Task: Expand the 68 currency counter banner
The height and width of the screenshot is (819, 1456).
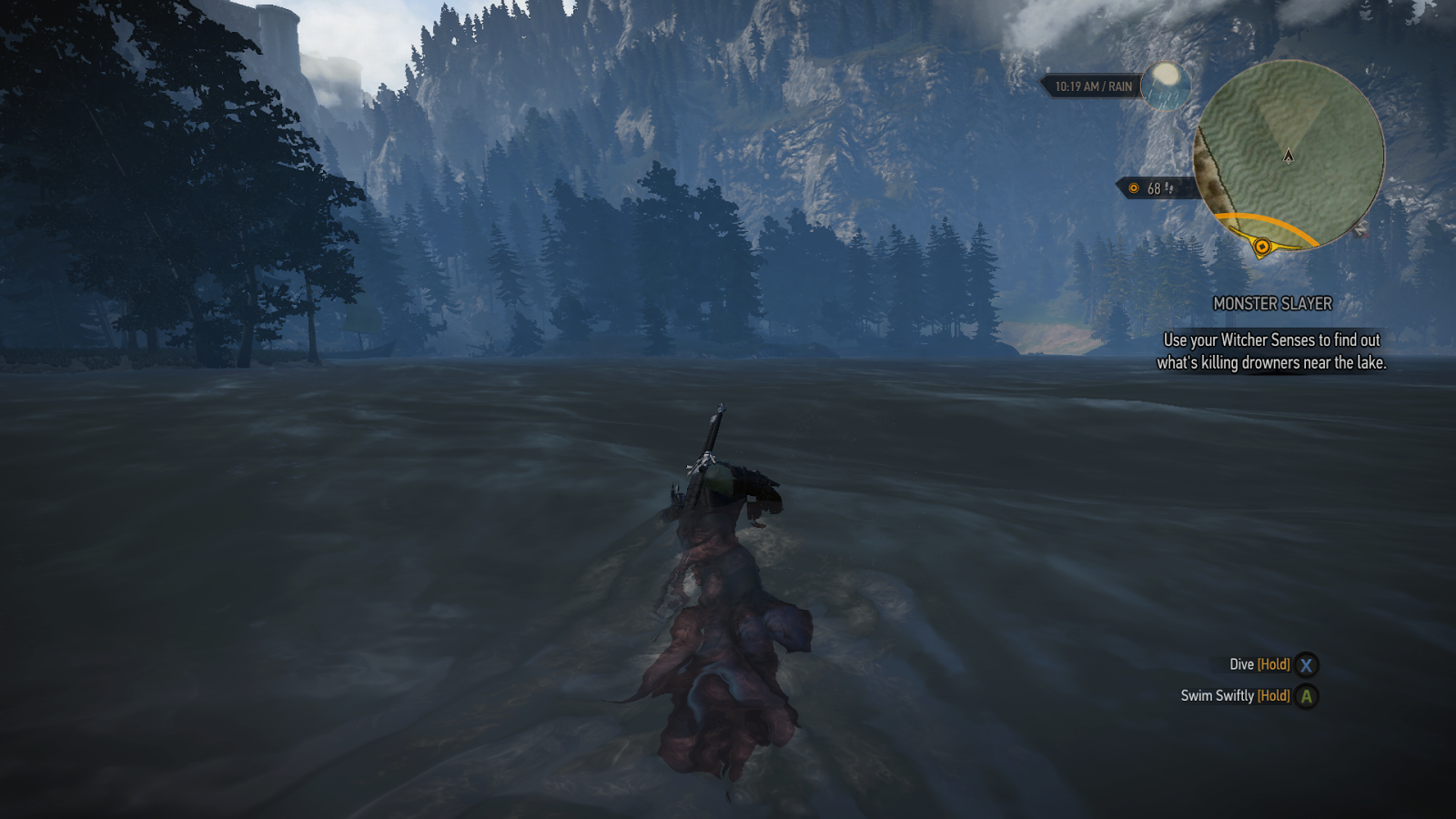Action: (1150, 188)
